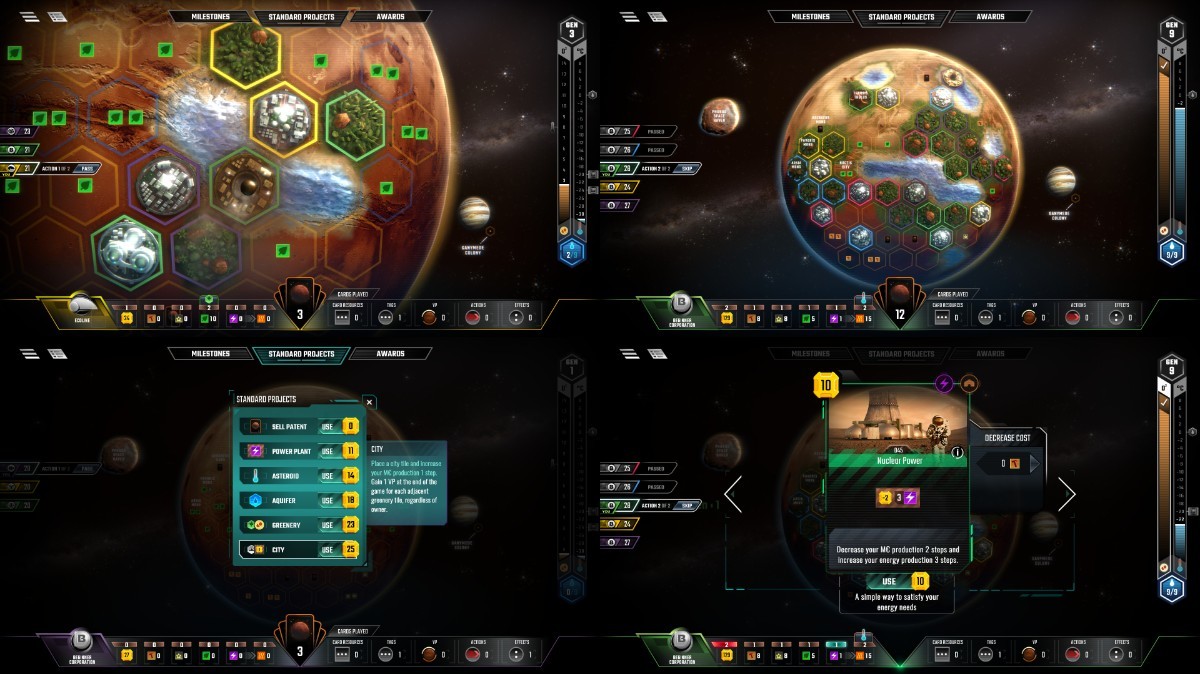
Task: Use the Power Plant standard project
Action: pos(327,451)
